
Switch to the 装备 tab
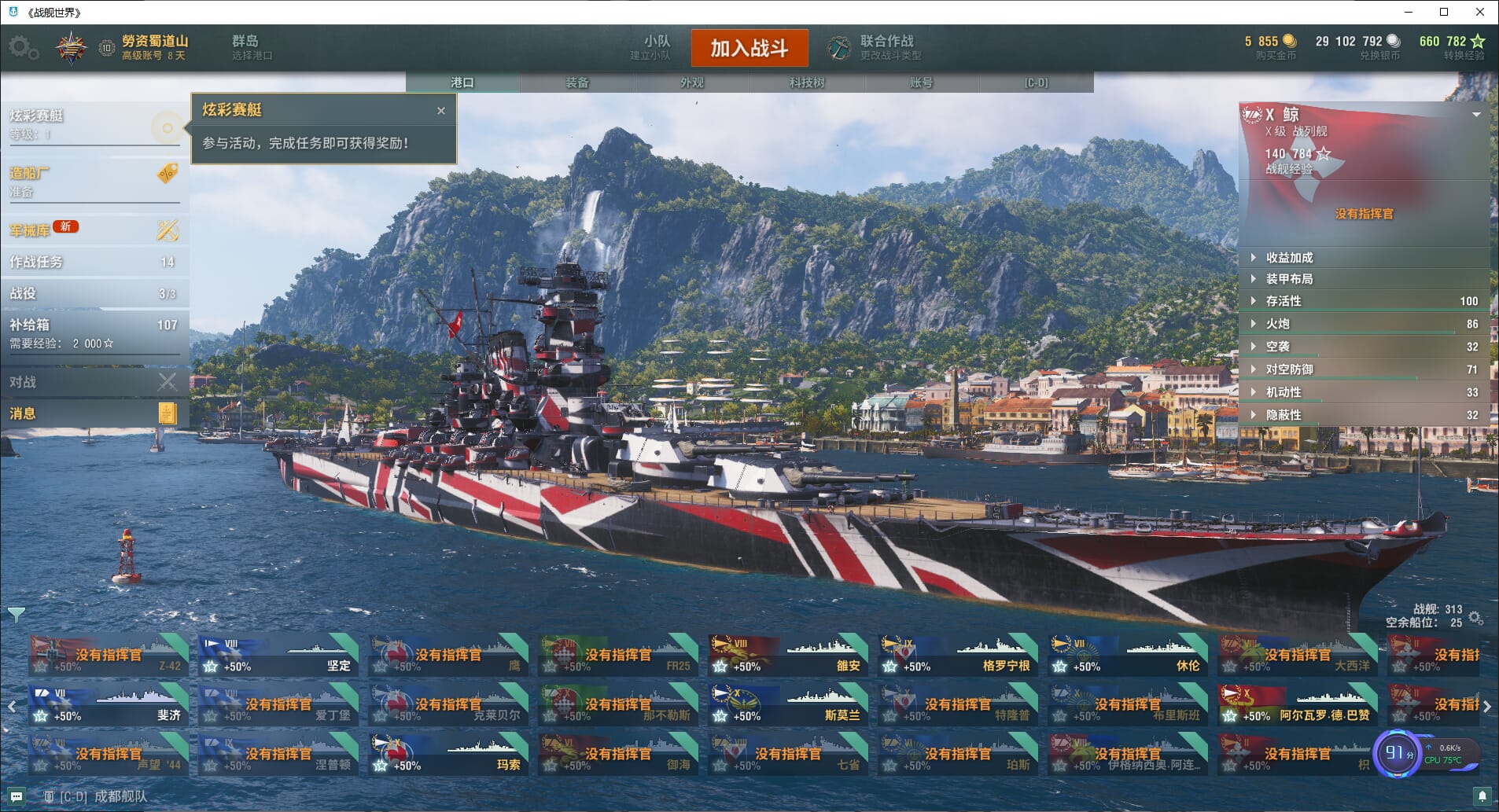coord(576,83)
